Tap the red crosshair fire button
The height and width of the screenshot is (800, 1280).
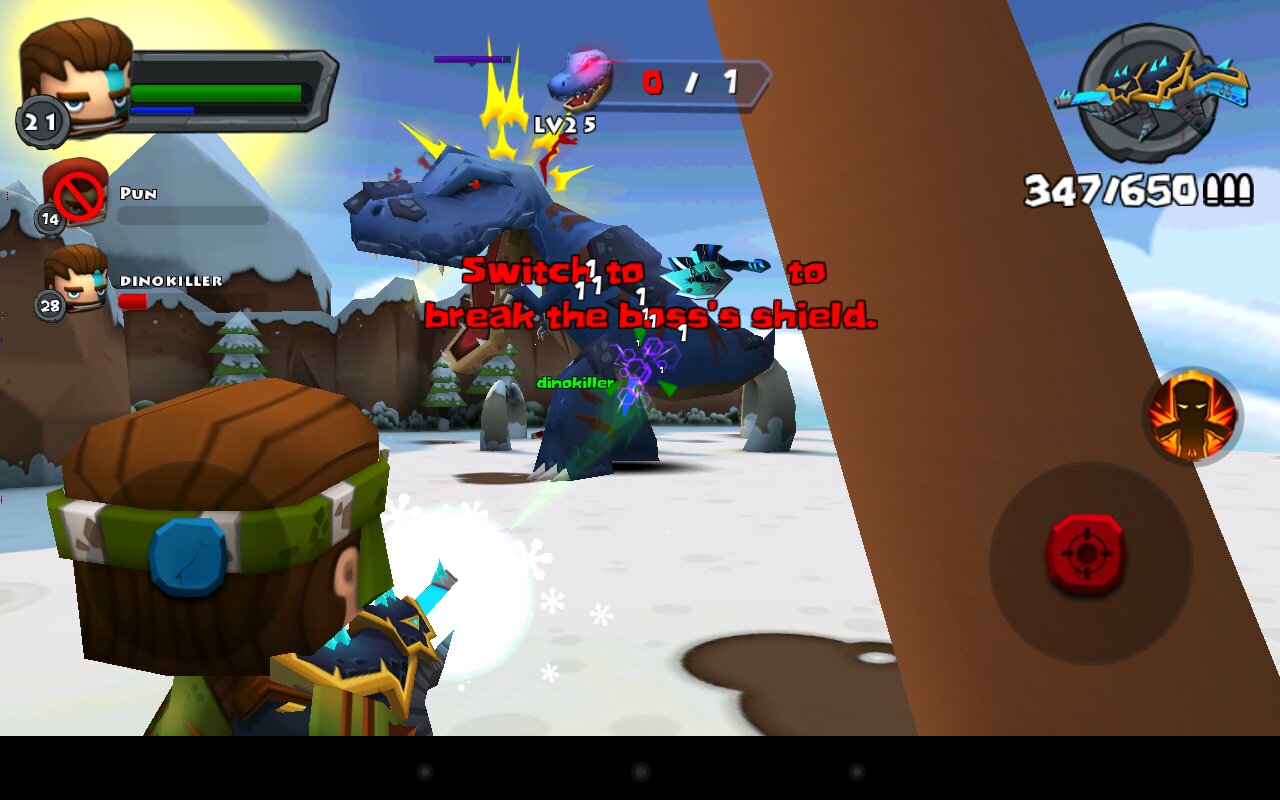point(1086,554)
